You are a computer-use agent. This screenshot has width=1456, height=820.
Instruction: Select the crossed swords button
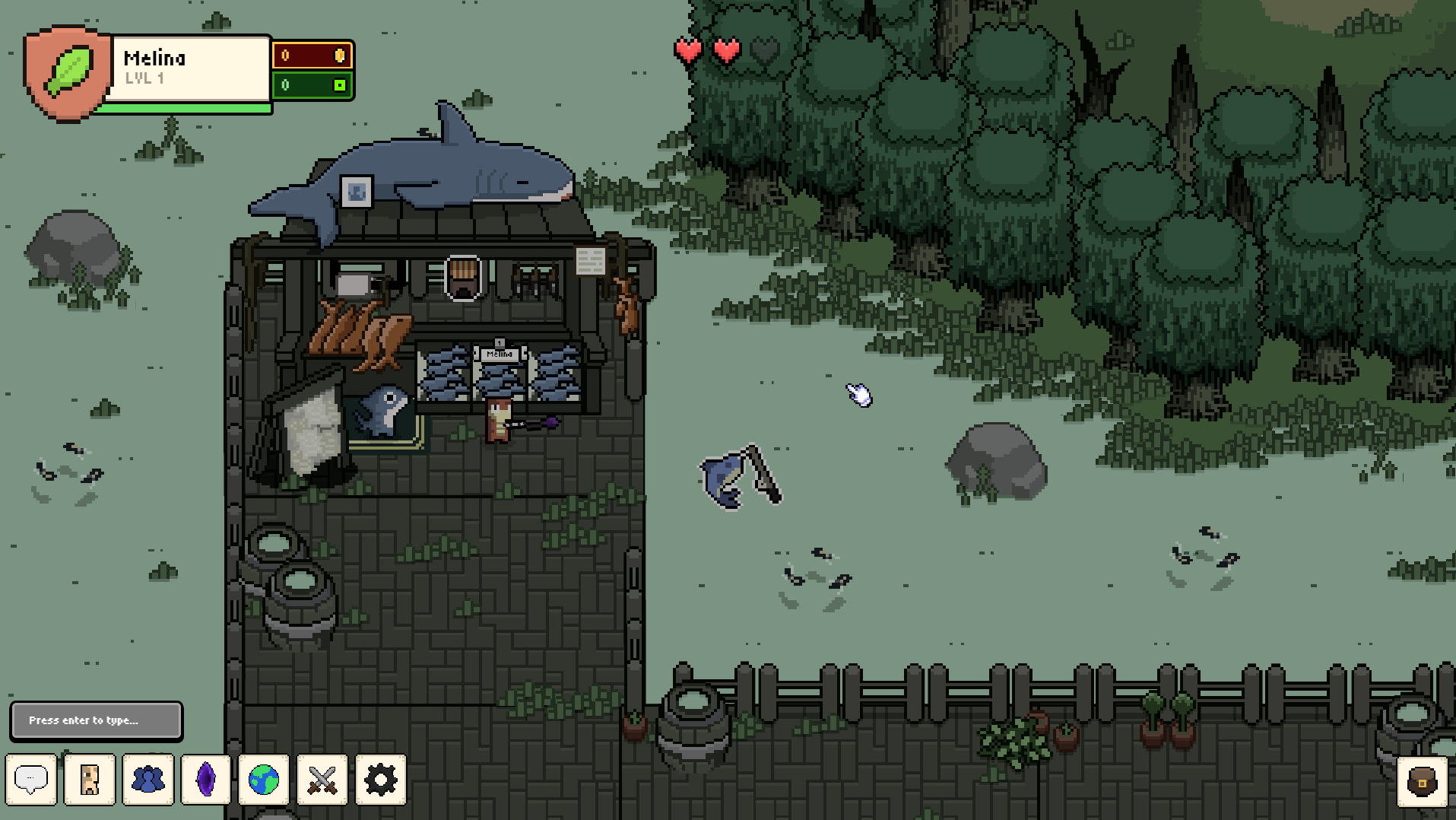point(322,780)
